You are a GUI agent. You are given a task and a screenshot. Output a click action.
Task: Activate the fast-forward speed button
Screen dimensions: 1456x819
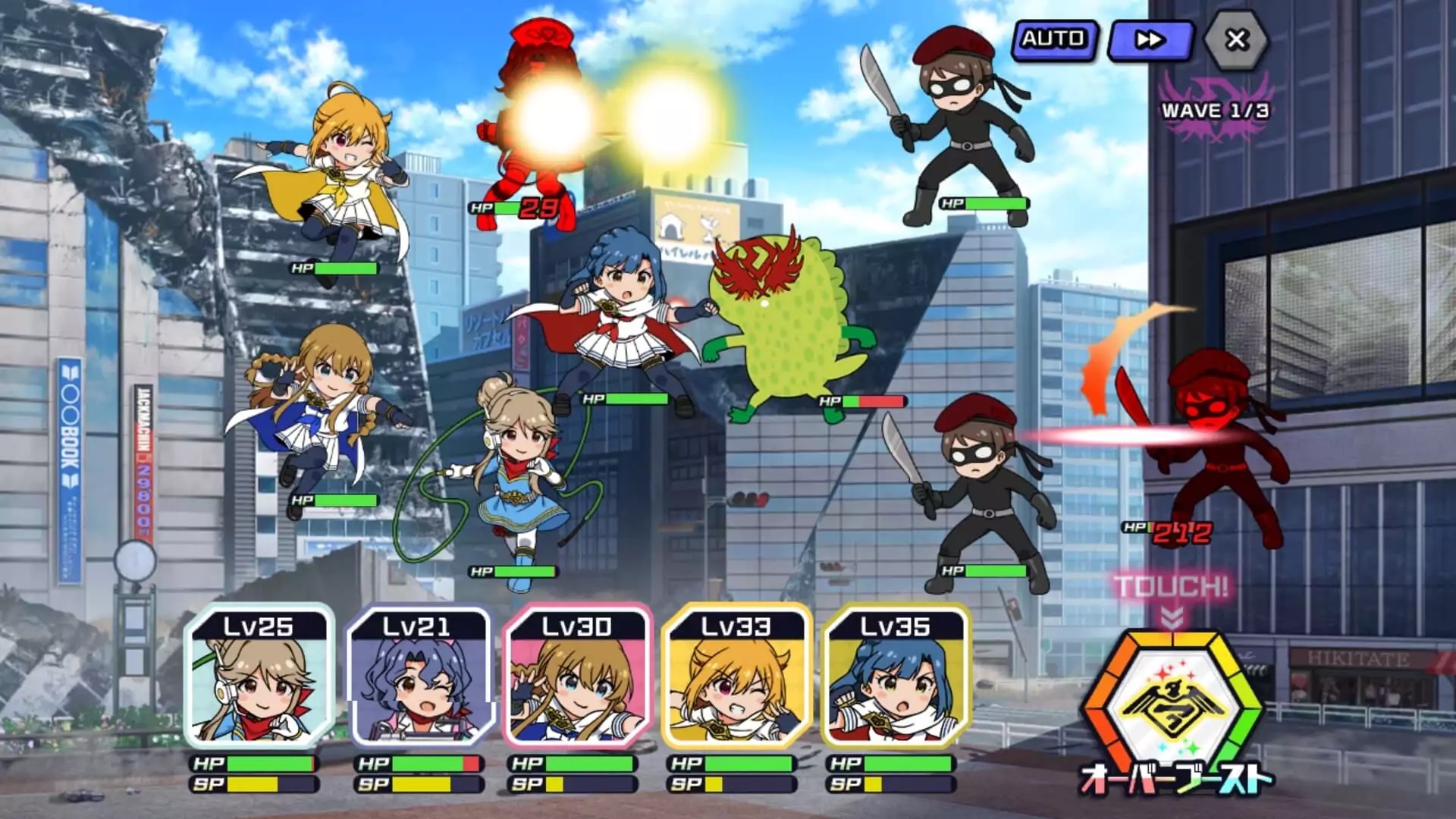click(1150, 40)
